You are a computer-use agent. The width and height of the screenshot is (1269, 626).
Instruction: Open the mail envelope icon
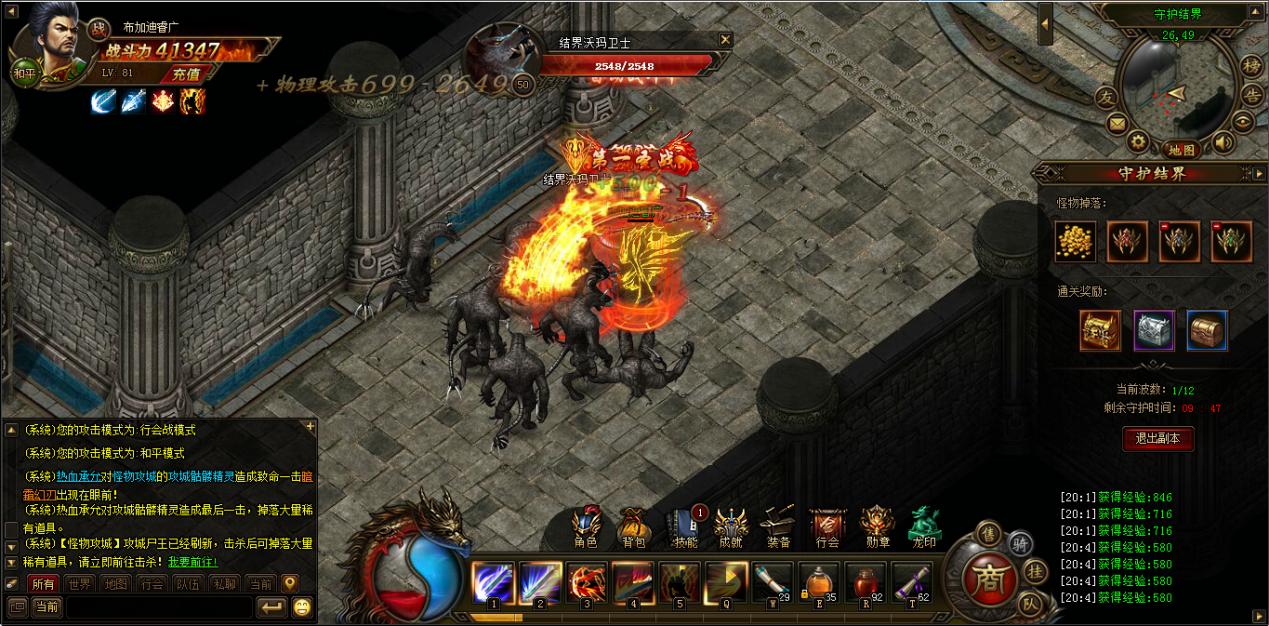1116,124
